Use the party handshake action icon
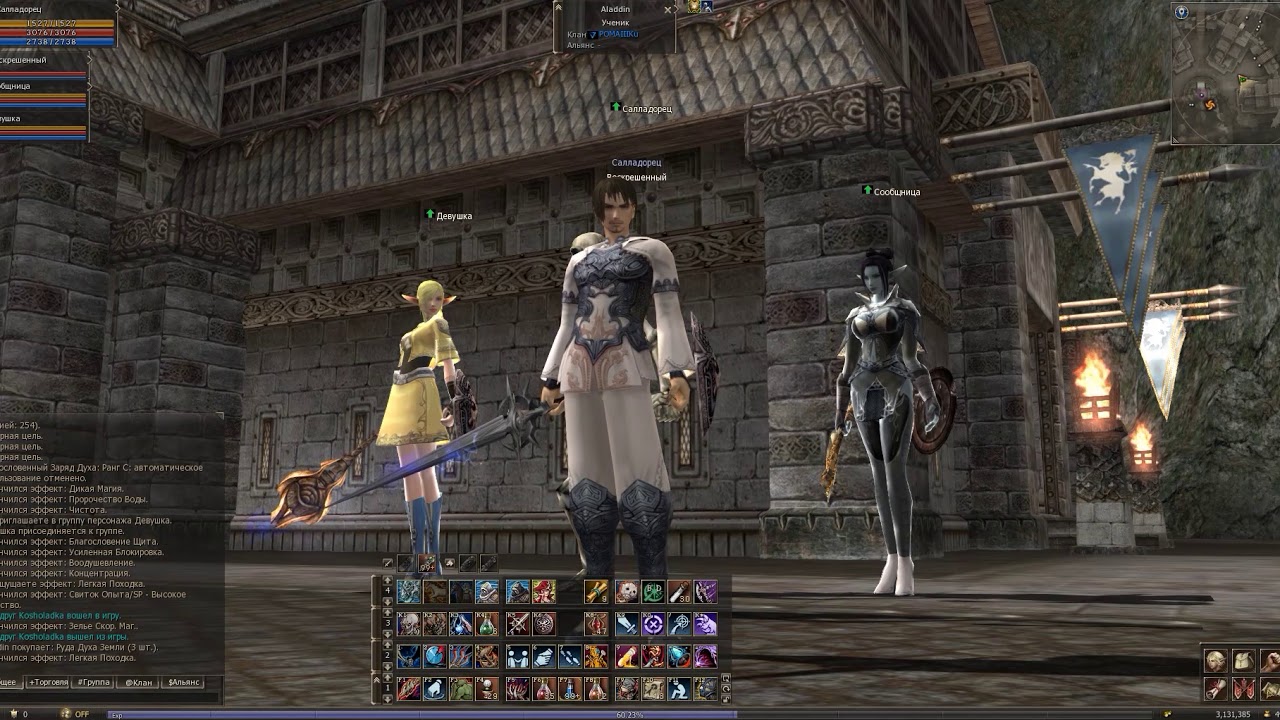This screenshot has height=720, width=1280. point(517,657)
